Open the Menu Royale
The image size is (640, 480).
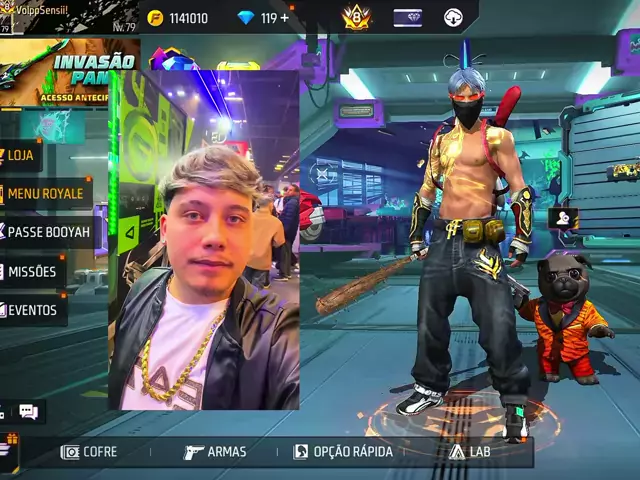[x=46, y=193]
